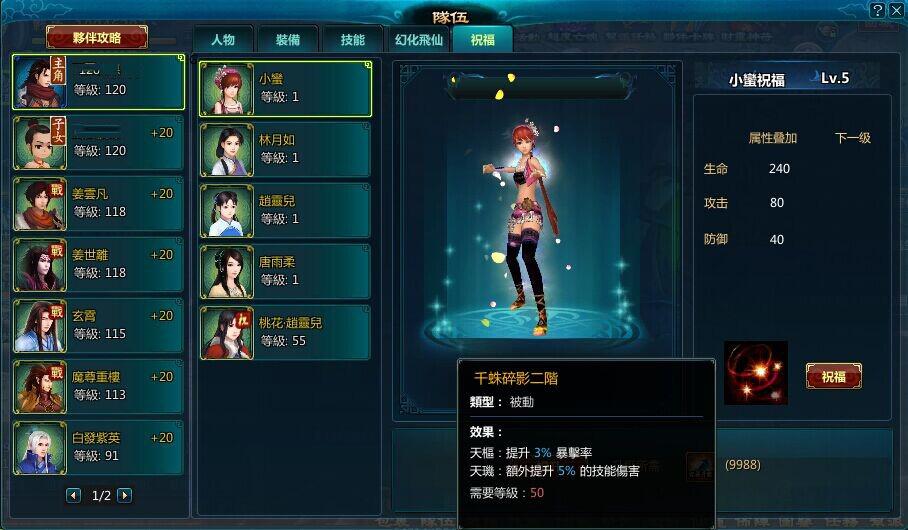Image resolution: width=908 pixels, height=530 pixels.
Task: Choose party member 姜雲凡
Action: pyautogui.click(x=98, y=204)
